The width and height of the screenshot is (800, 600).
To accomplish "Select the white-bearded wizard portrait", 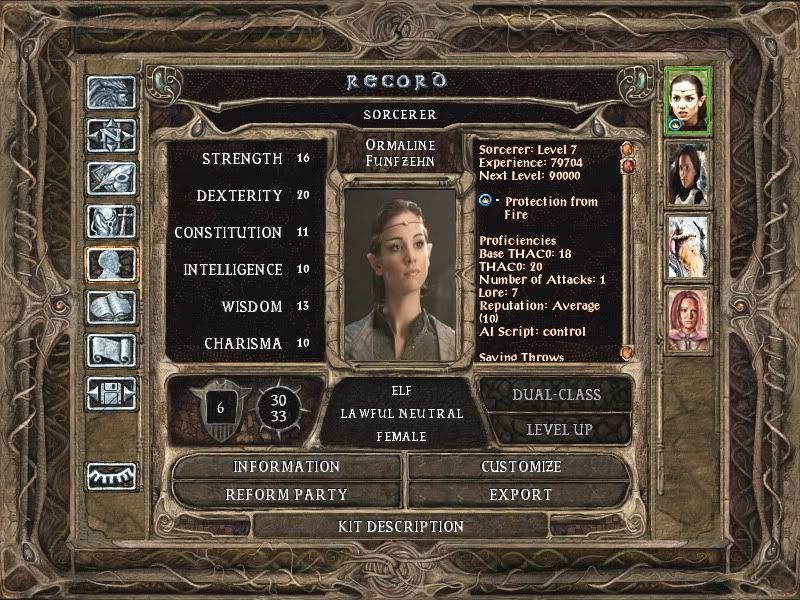I will pos(688,246).
